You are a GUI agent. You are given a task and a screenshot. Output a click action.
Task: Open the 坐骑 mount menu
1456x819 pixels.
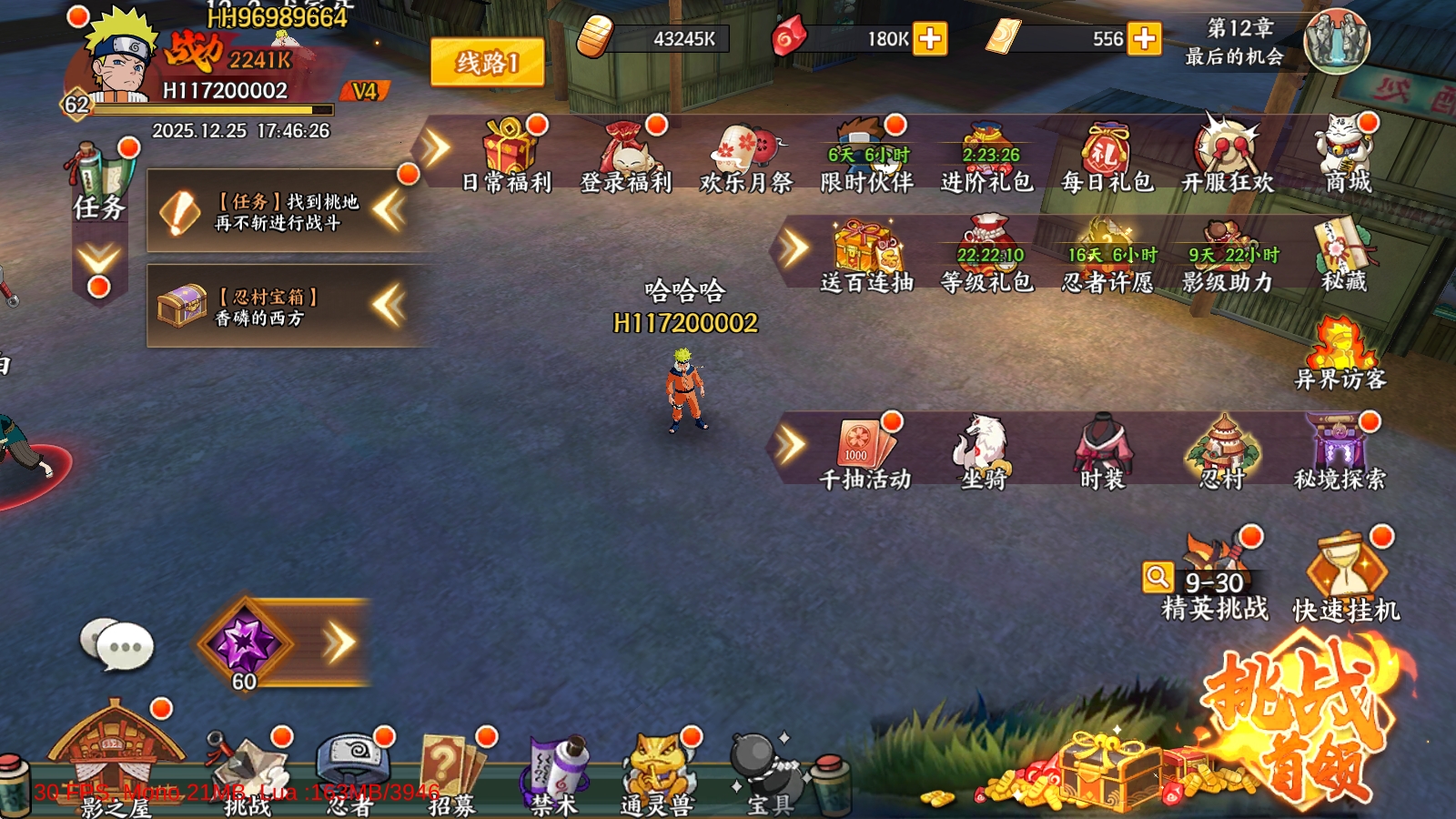(984, 450)
